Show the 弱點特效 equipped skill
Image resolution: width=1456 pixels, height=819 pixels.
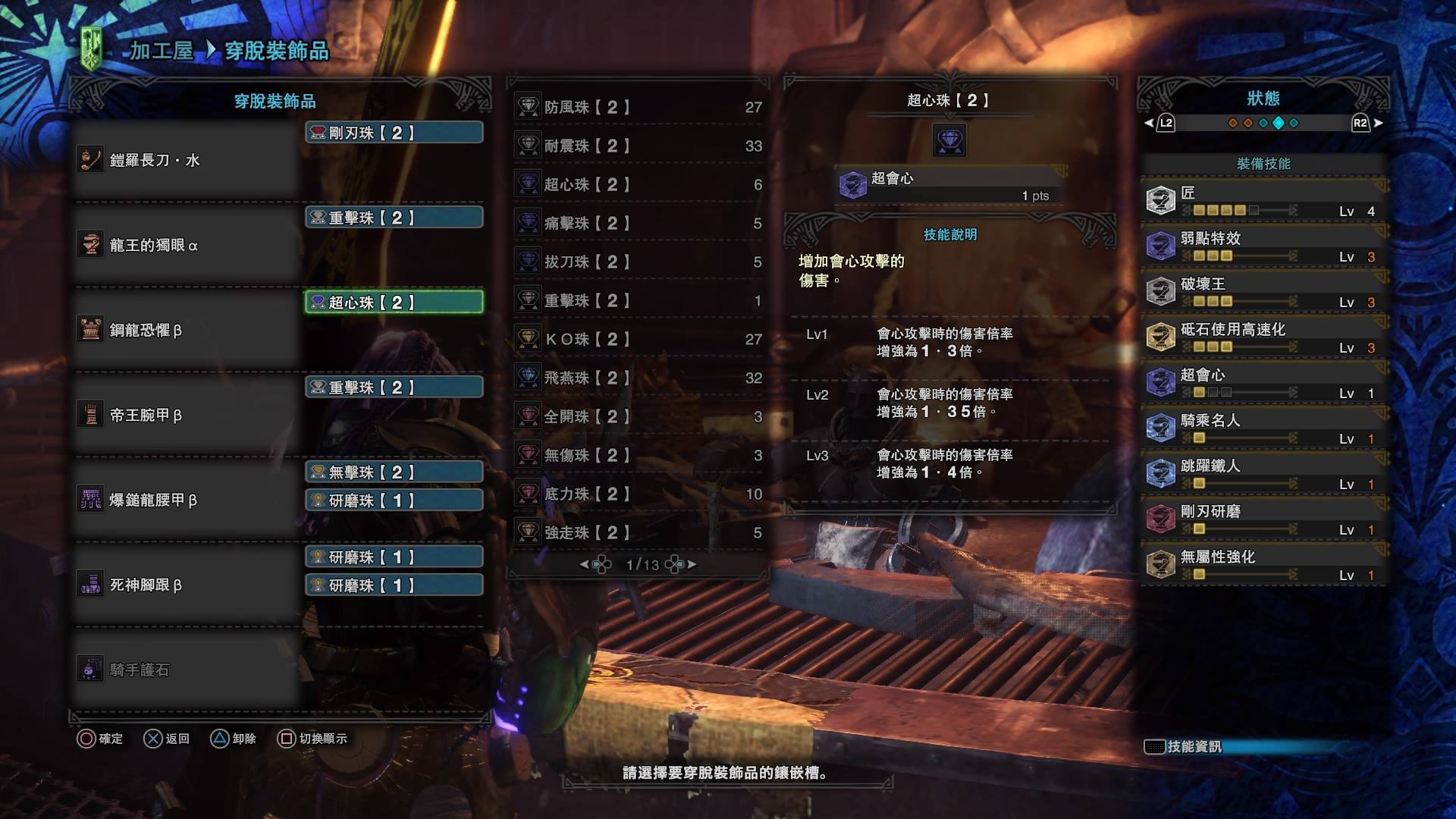(x=1263, y=246)
